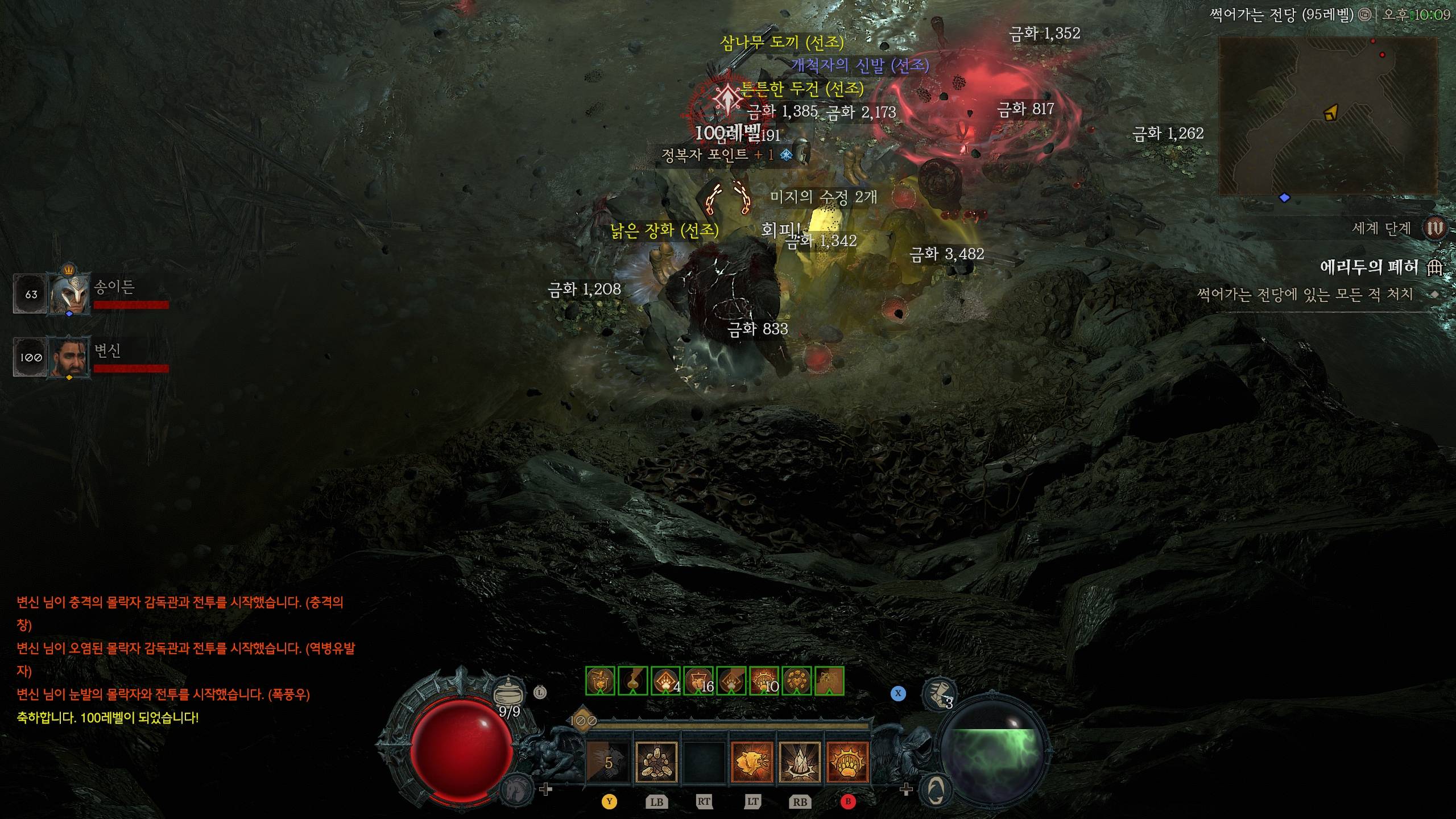Use the rock spike skill
Viewport: 1456px width, 819px height.
coord(800,763)
